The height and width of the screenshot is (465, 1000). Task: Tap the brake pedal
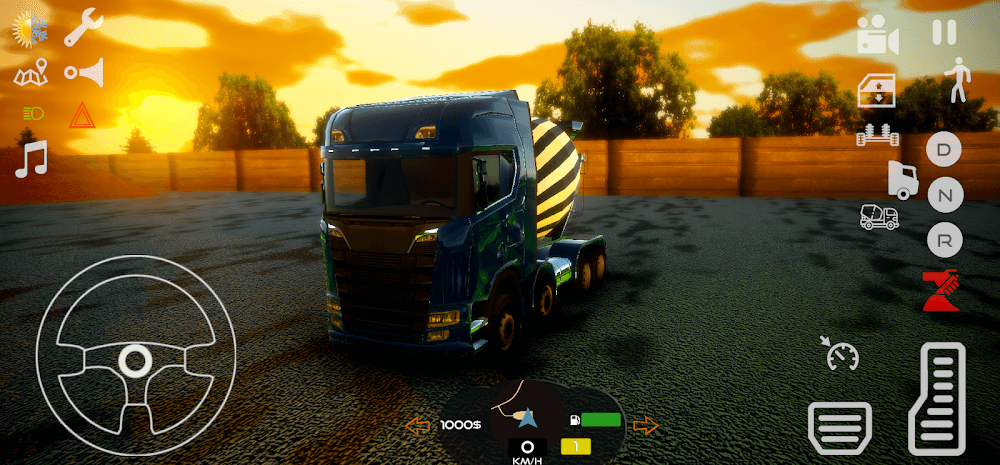tap(839, 427)
